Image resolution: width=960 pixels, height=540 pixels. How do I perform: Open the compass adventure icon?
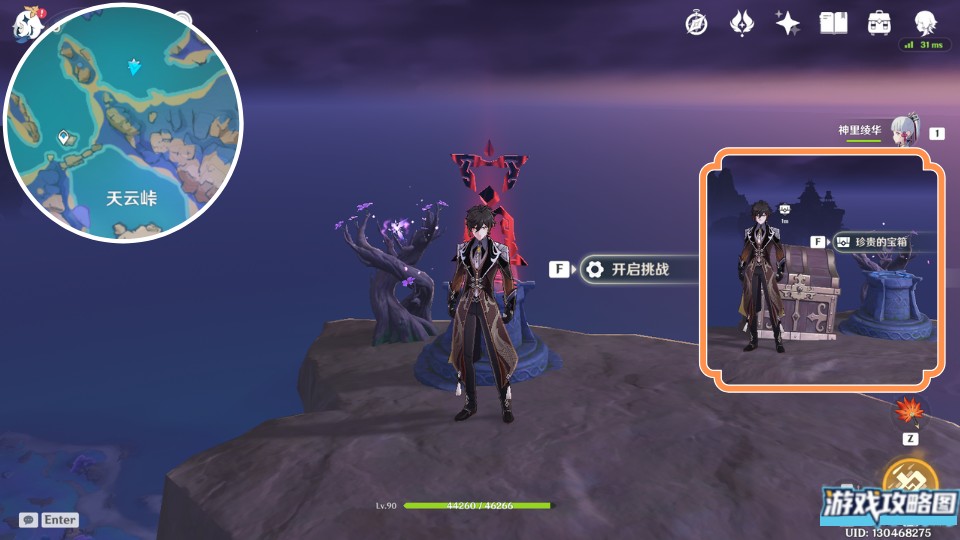click(696, 23)
